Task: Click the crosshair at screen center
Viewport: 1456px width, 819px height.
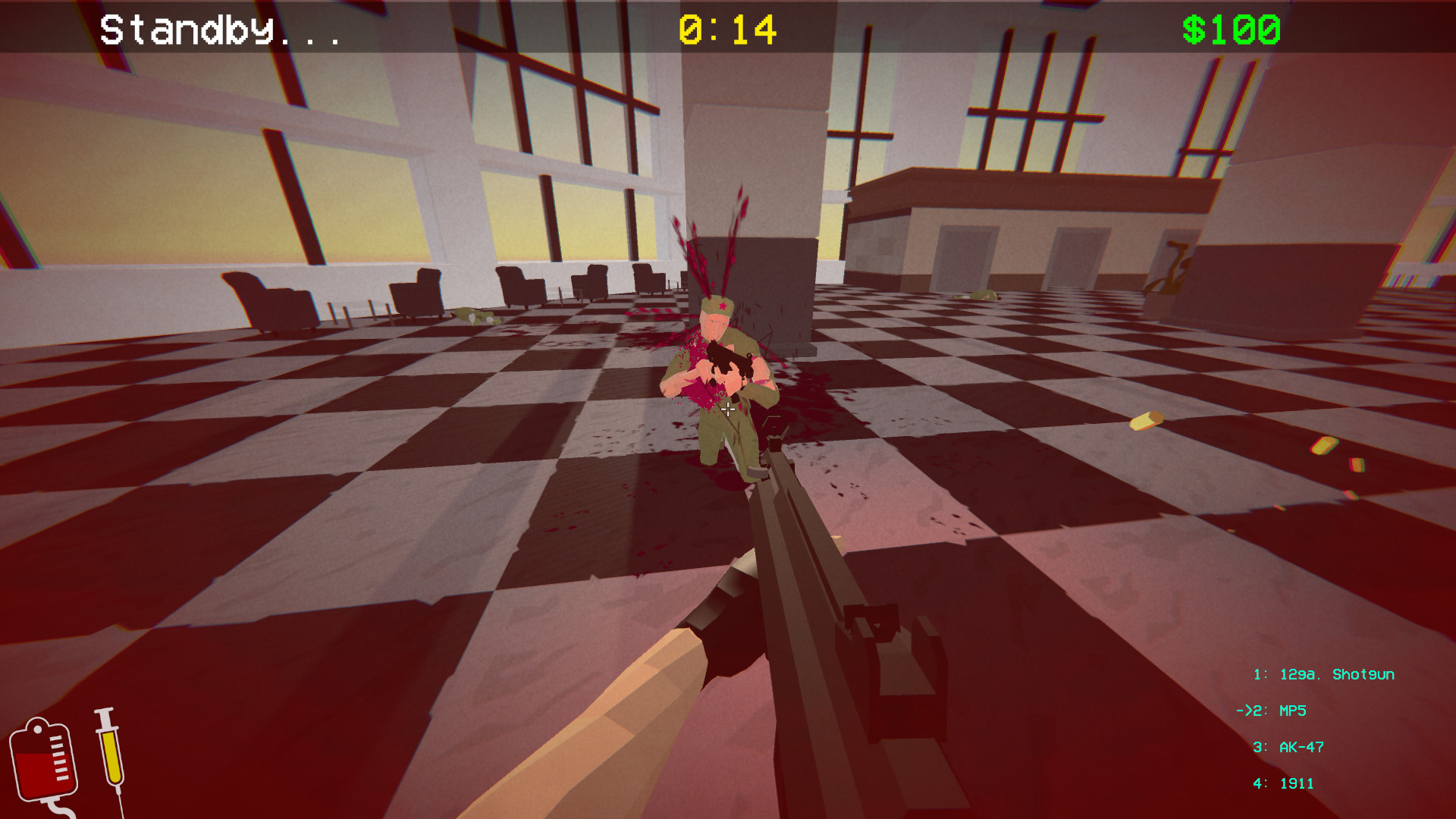Action: pyautogui.click(x=728, y=409)
